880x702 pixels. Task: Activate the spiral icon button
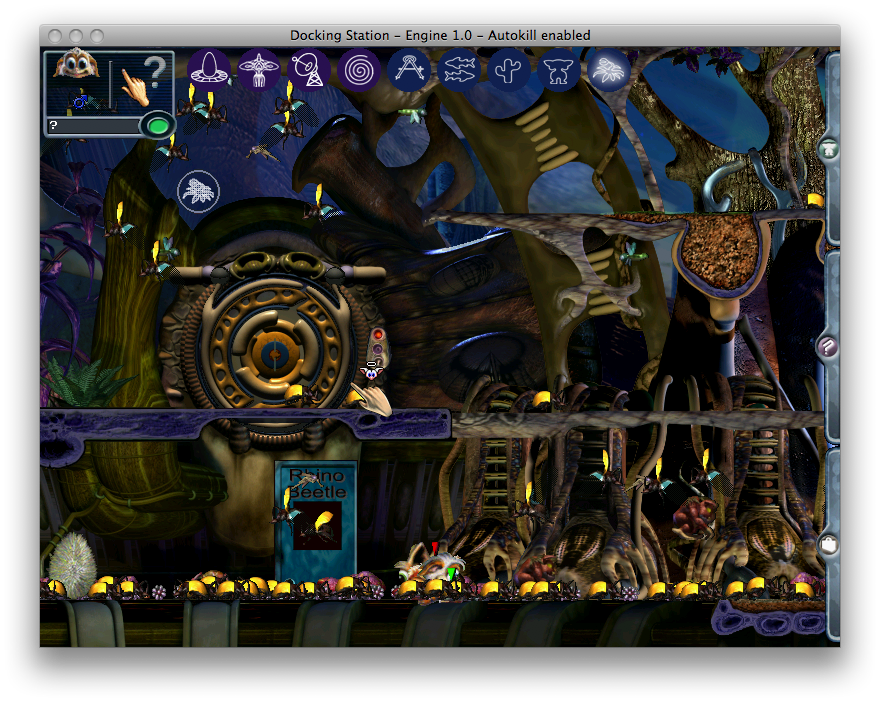click(x=359, y=70)
